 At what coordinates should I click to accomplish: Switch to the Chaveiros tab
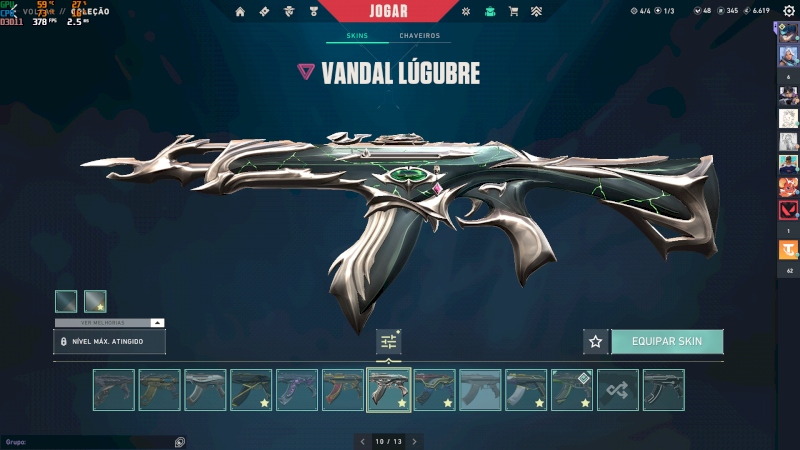point(419,36)
